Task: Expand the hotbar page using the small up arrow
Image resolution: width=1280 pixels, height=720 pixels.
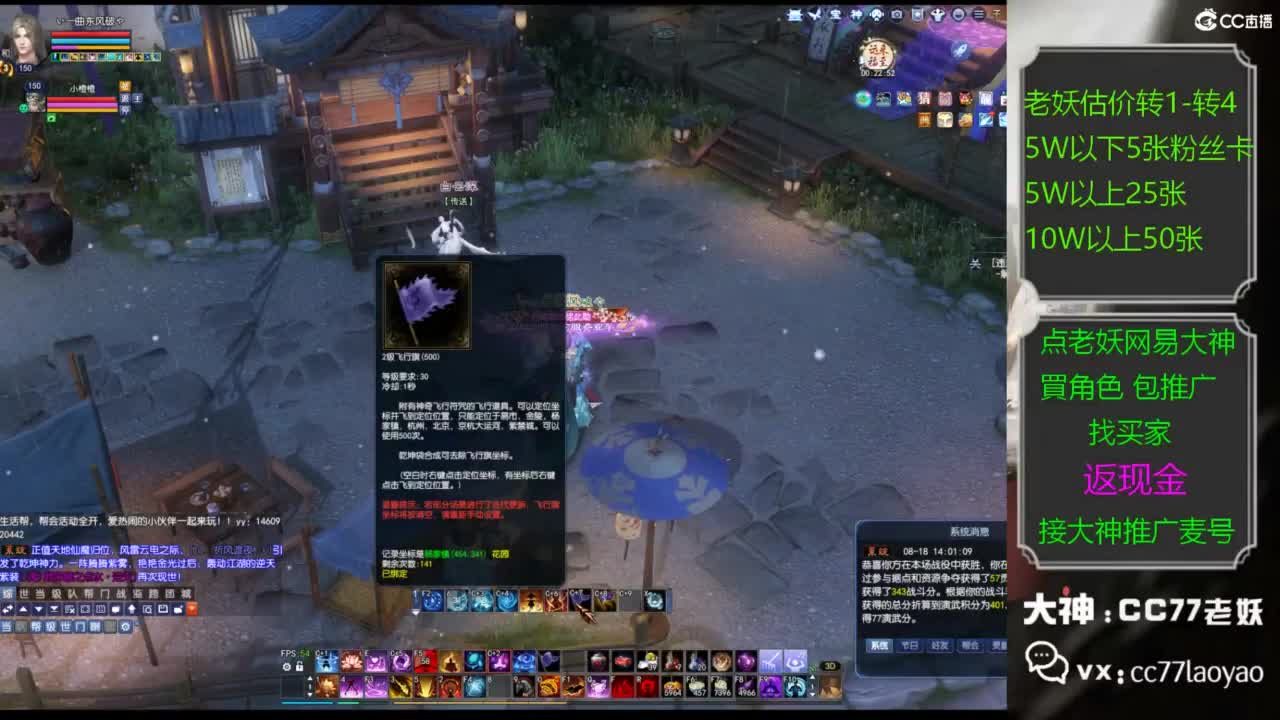Action: click(x=309, y=676)
